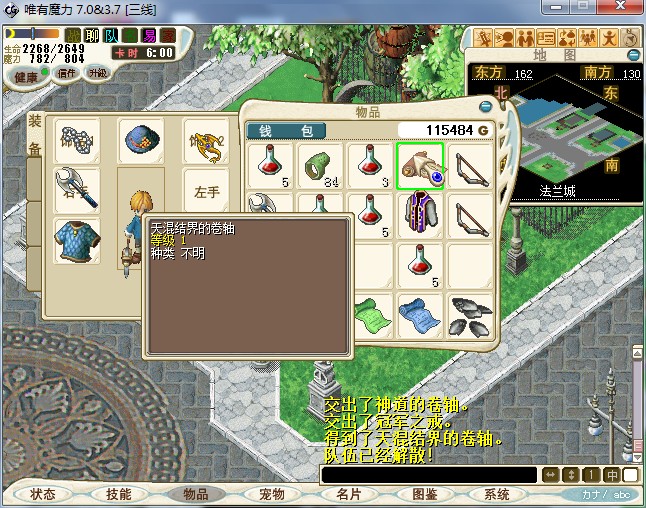
Task: Minimize the 物品 inventory window
Action: [x=486, y=106]
